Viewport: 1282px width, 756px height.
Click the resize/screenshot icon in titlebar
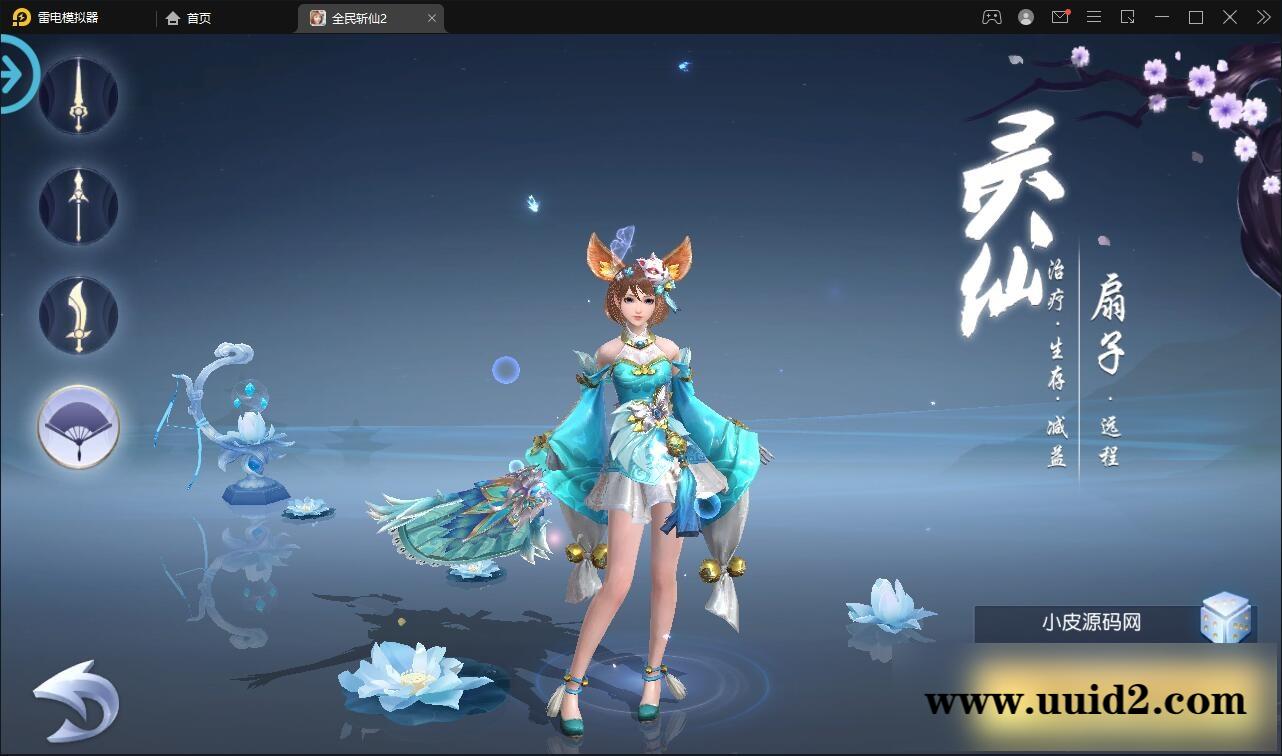(1128, 17)
